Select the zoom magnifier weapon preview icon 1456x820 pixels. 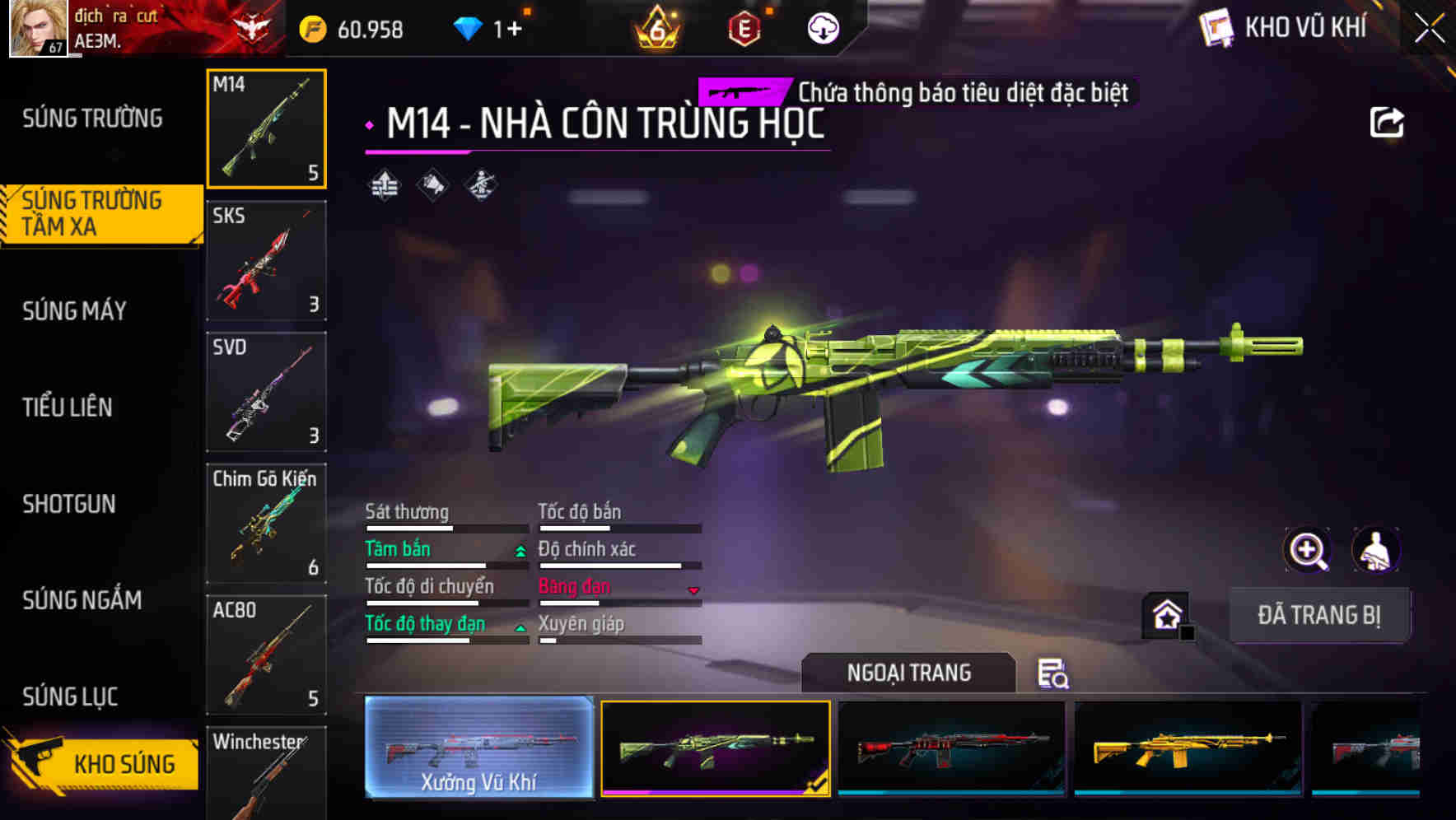tap(1306, 550)
